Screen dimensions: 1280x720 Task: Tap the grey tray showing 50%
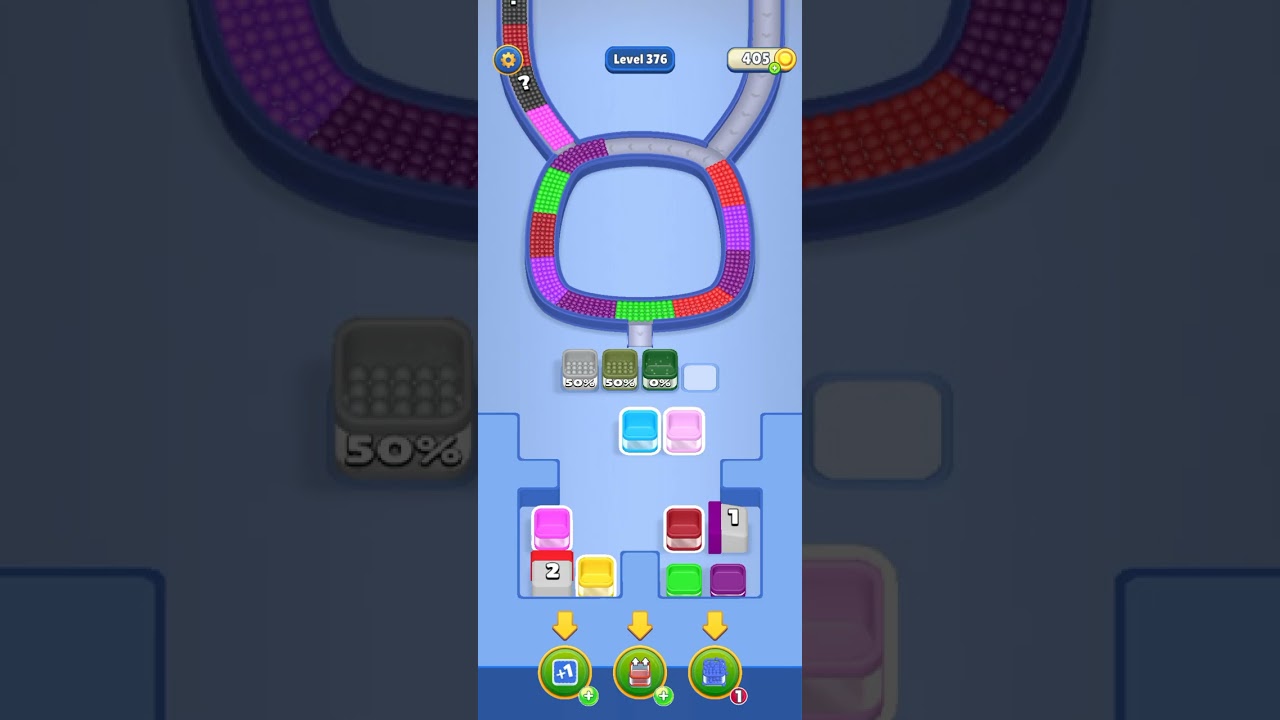580,372
